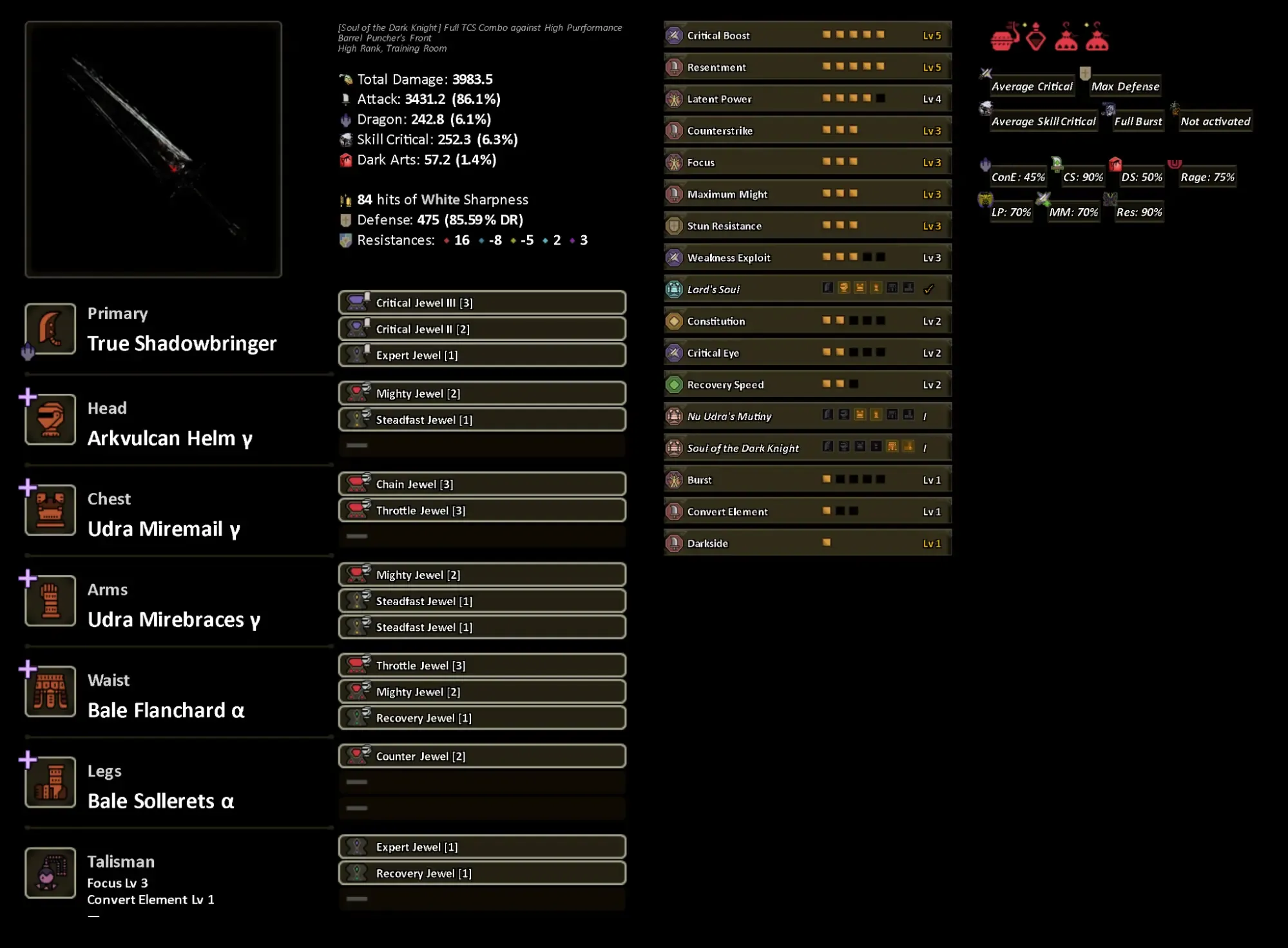Click the Max Defense button
Image resolution: width=1288 pixels, height=948 pixels.
tap(1124, 86)
